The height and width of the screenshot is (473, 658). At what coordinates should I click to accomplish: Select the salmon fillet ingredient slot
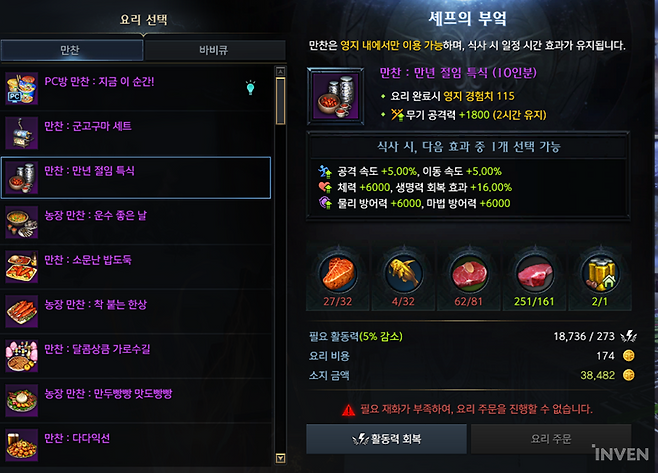(x=337, y=270)
